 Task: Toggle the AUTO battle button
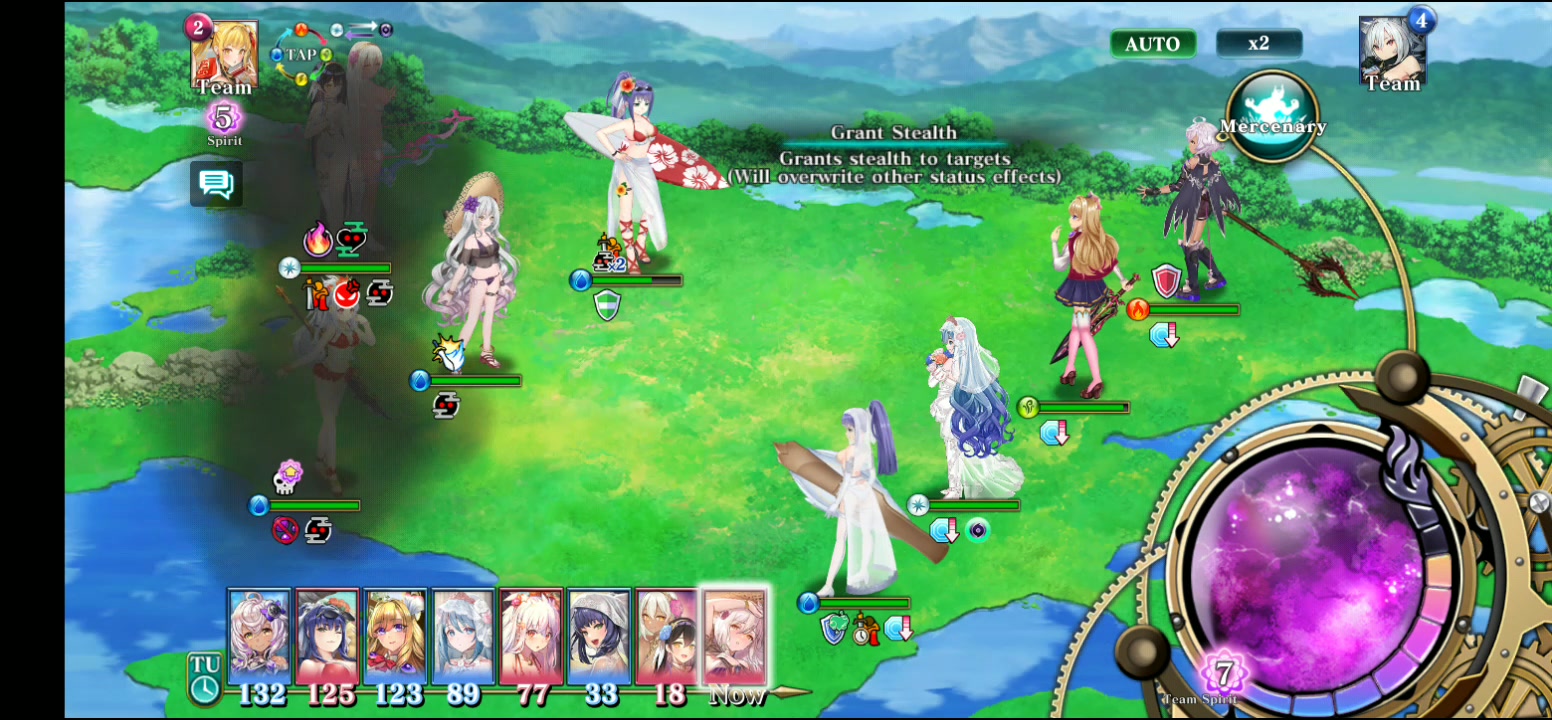tap(1152, 44)
